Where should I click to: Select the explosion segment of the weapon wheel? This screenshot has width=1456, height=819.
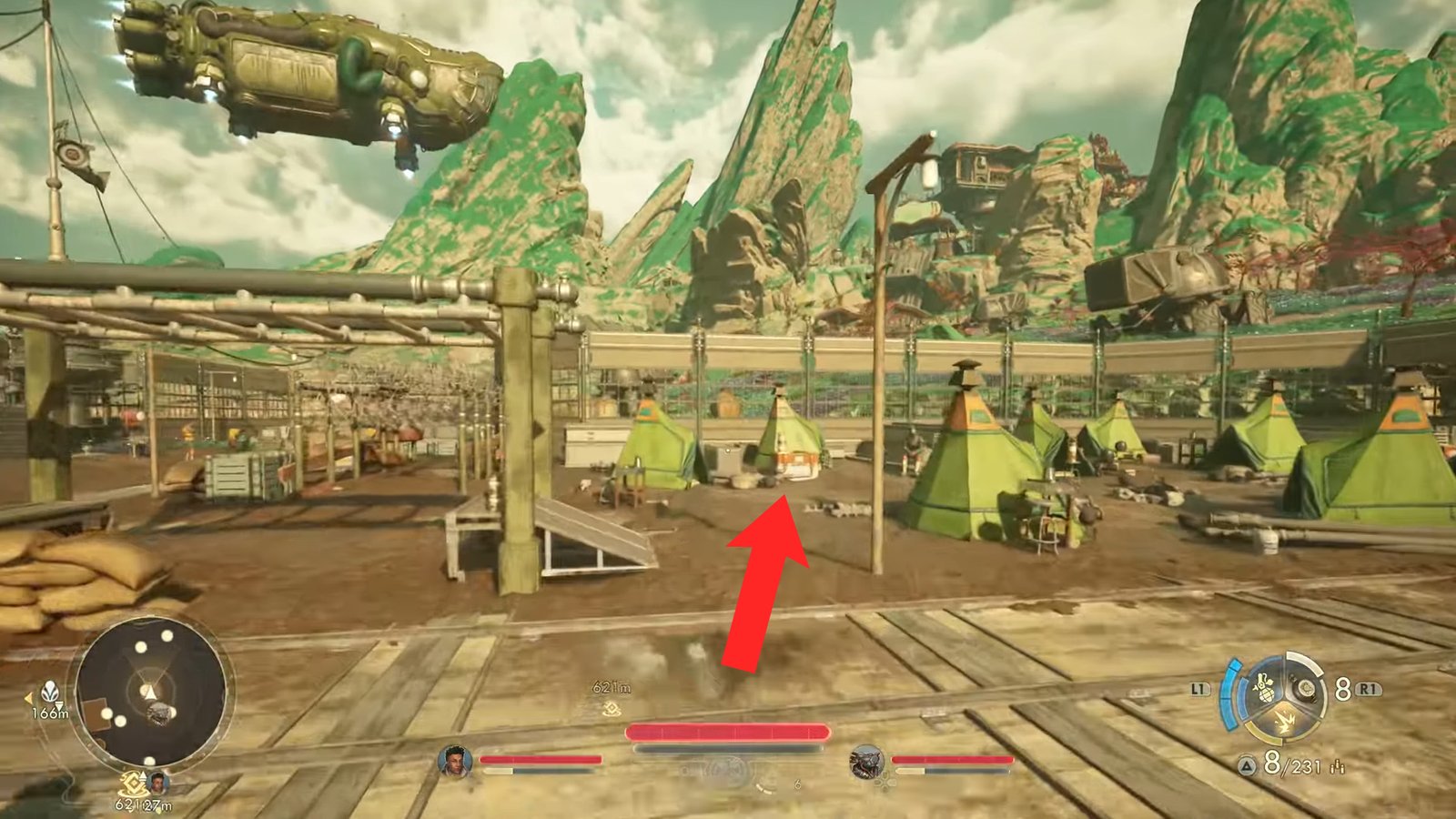click(1286, 721)
